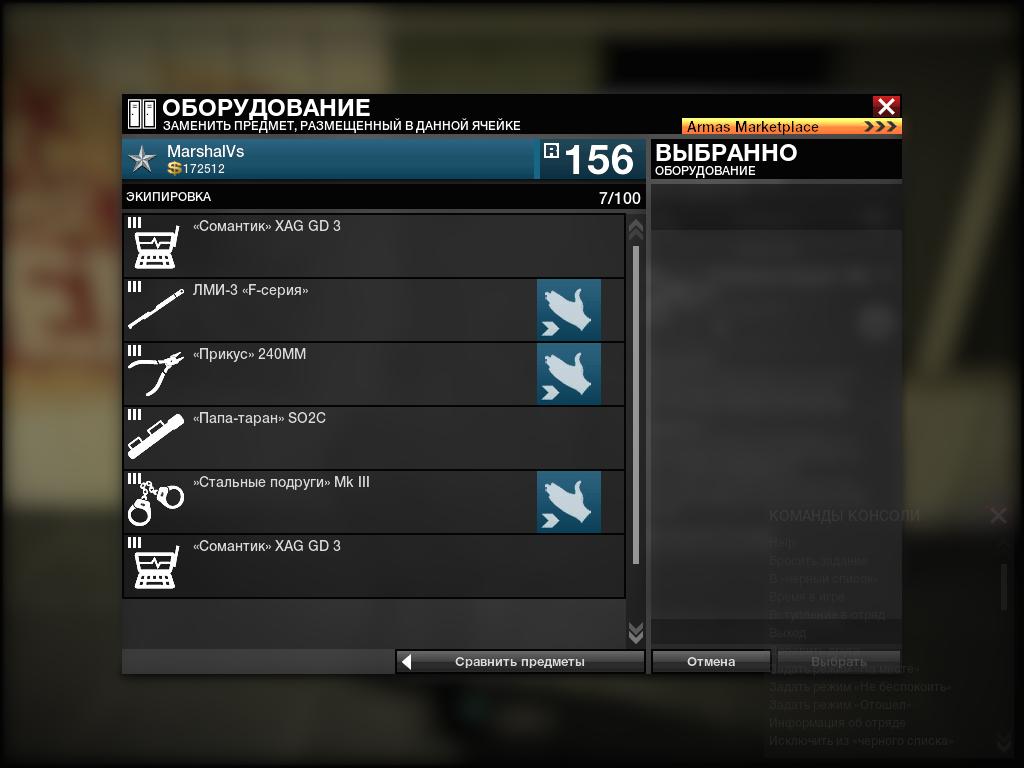This screenshot has height=768, width=1024.
Task: Confirm selection with the Выбрать button
Action: pyautogui.click(x=839, y=662)
